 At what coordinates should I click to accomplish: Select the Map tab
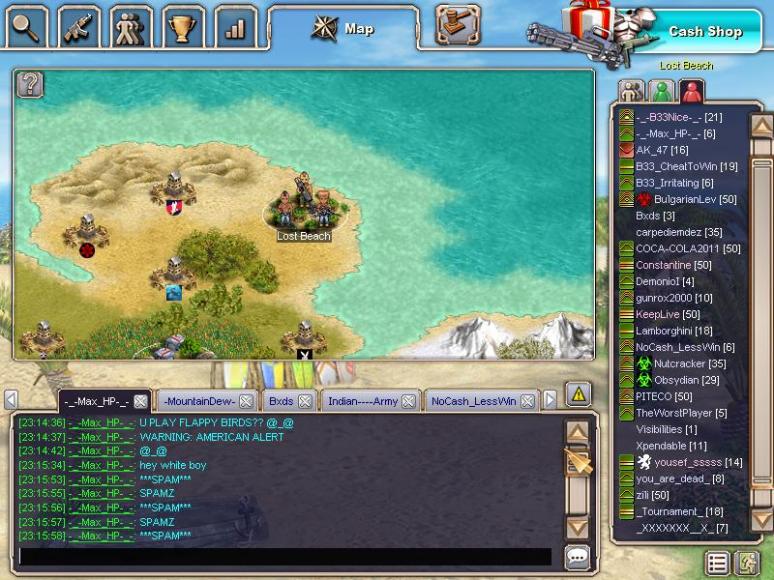tap(343, 28)
